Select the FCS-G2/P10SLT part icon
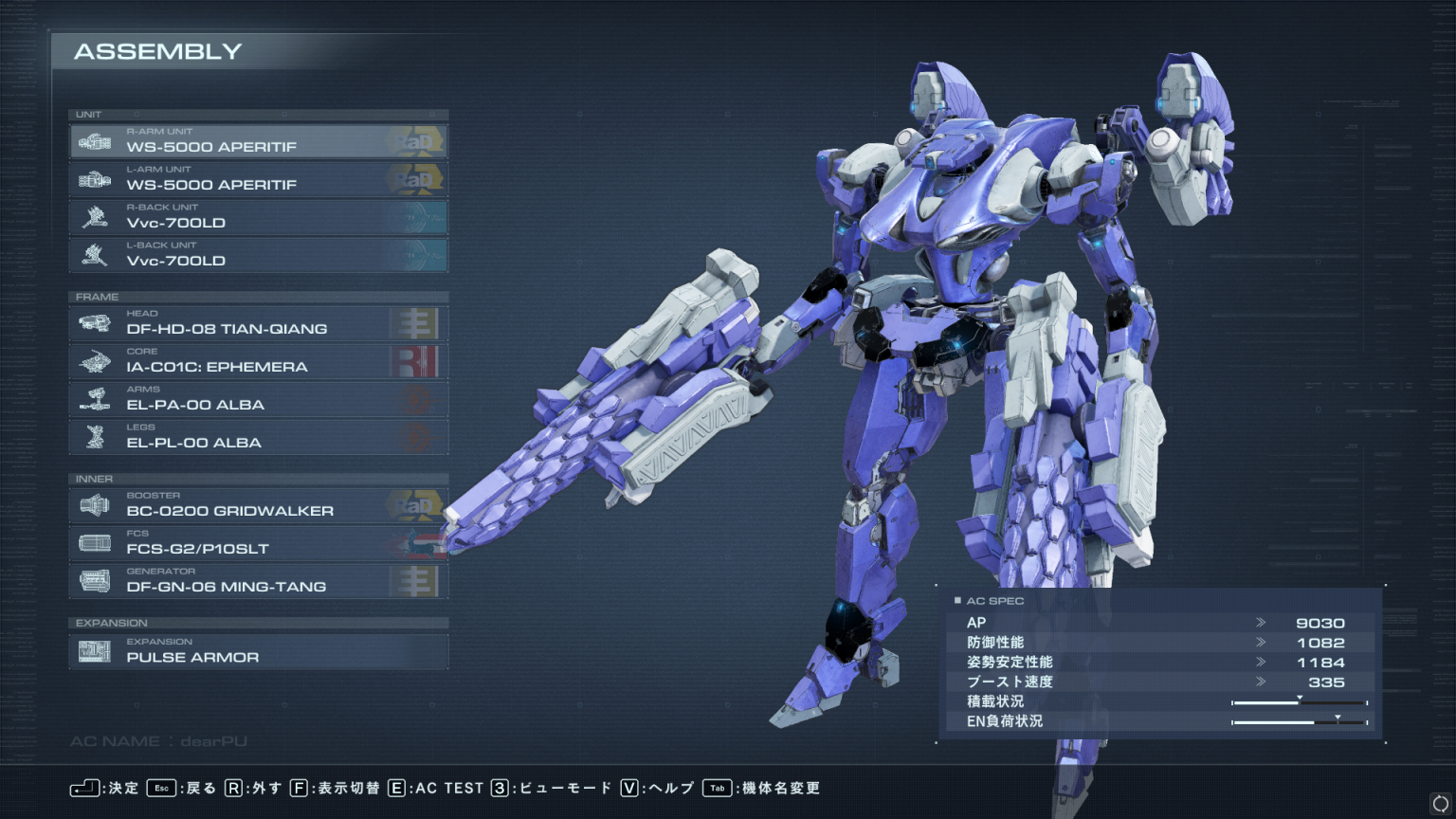The height and width of the screenshot is (819, 1456). coord(95,541)
